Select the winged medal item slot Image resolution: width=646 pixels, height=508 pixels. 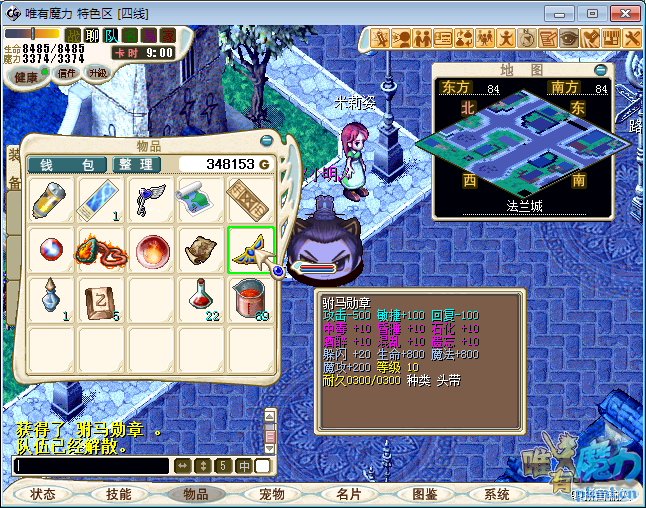pos(251,248)
